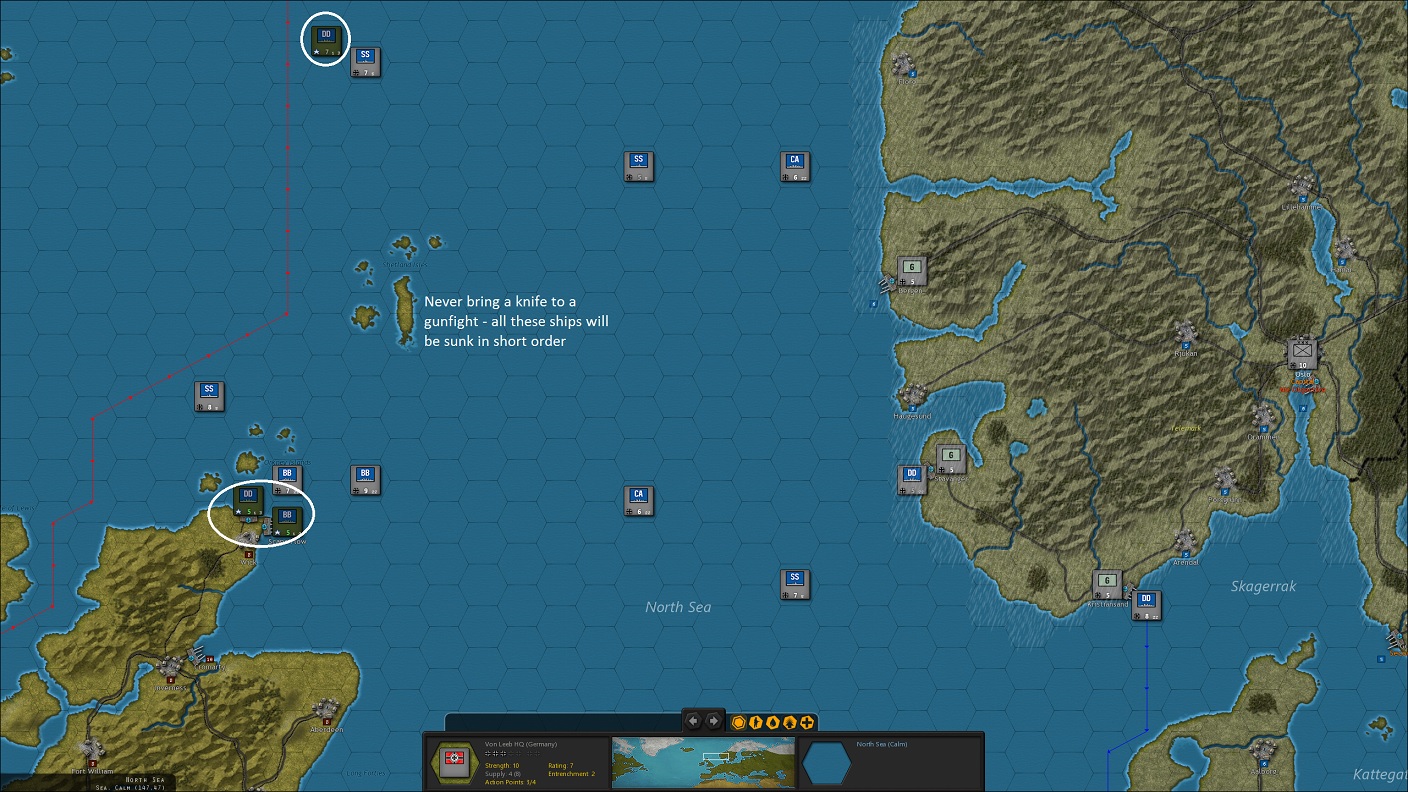
Task: Click the previous unit arrow button
Action: point(693,721)
